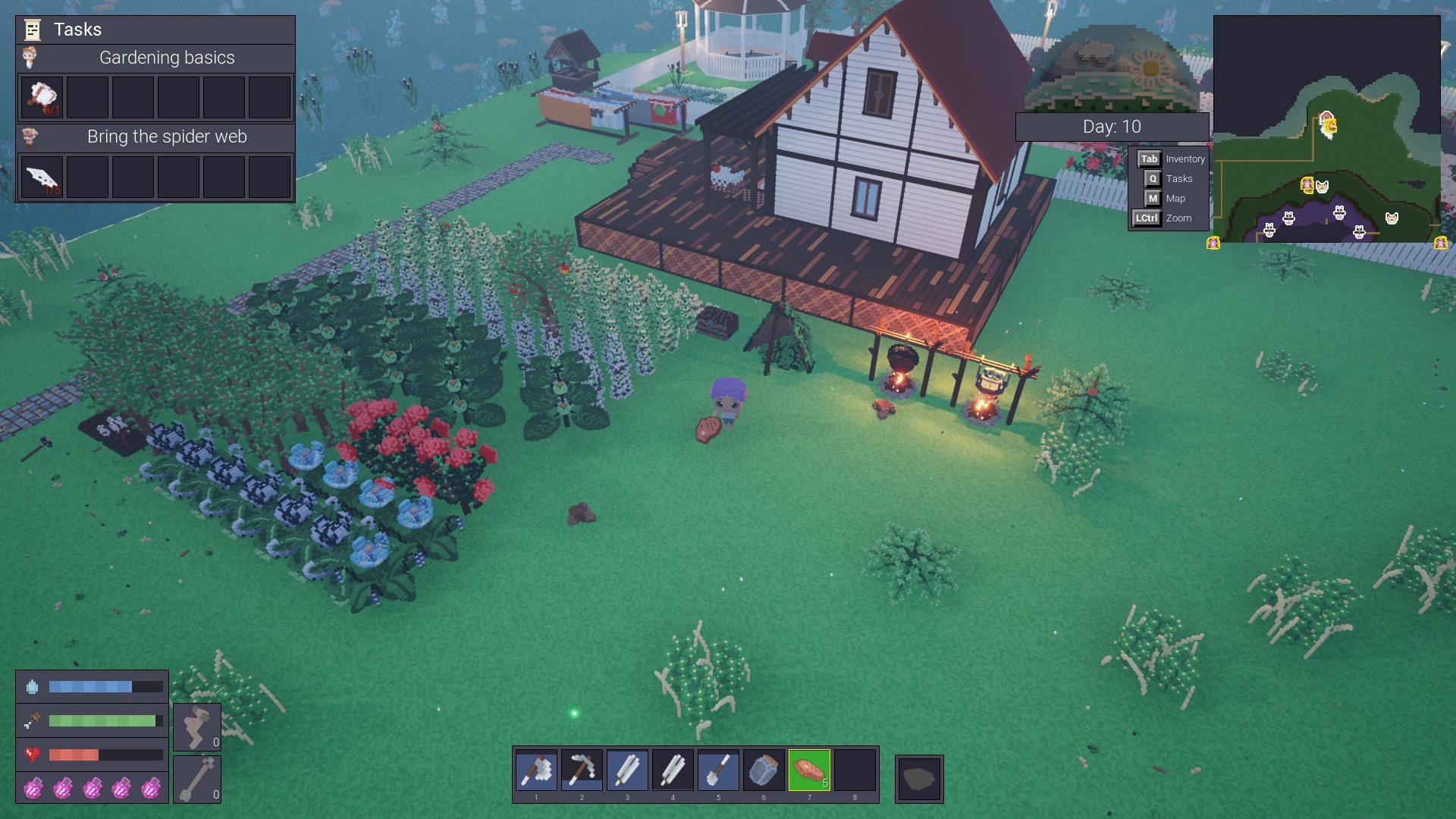Choose the shovel in hotbar slot 5

(718, 770)
